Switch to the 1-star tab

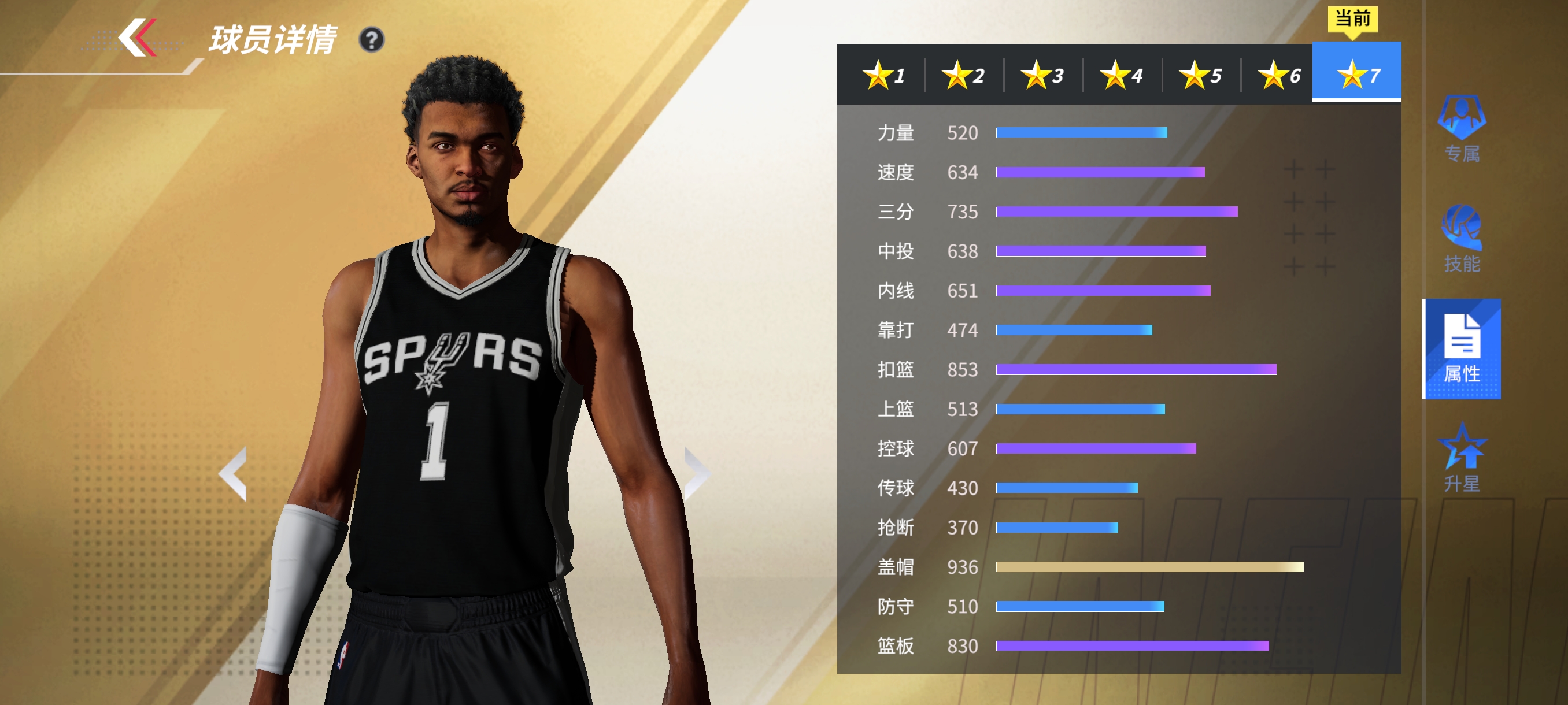coord(883,76)
